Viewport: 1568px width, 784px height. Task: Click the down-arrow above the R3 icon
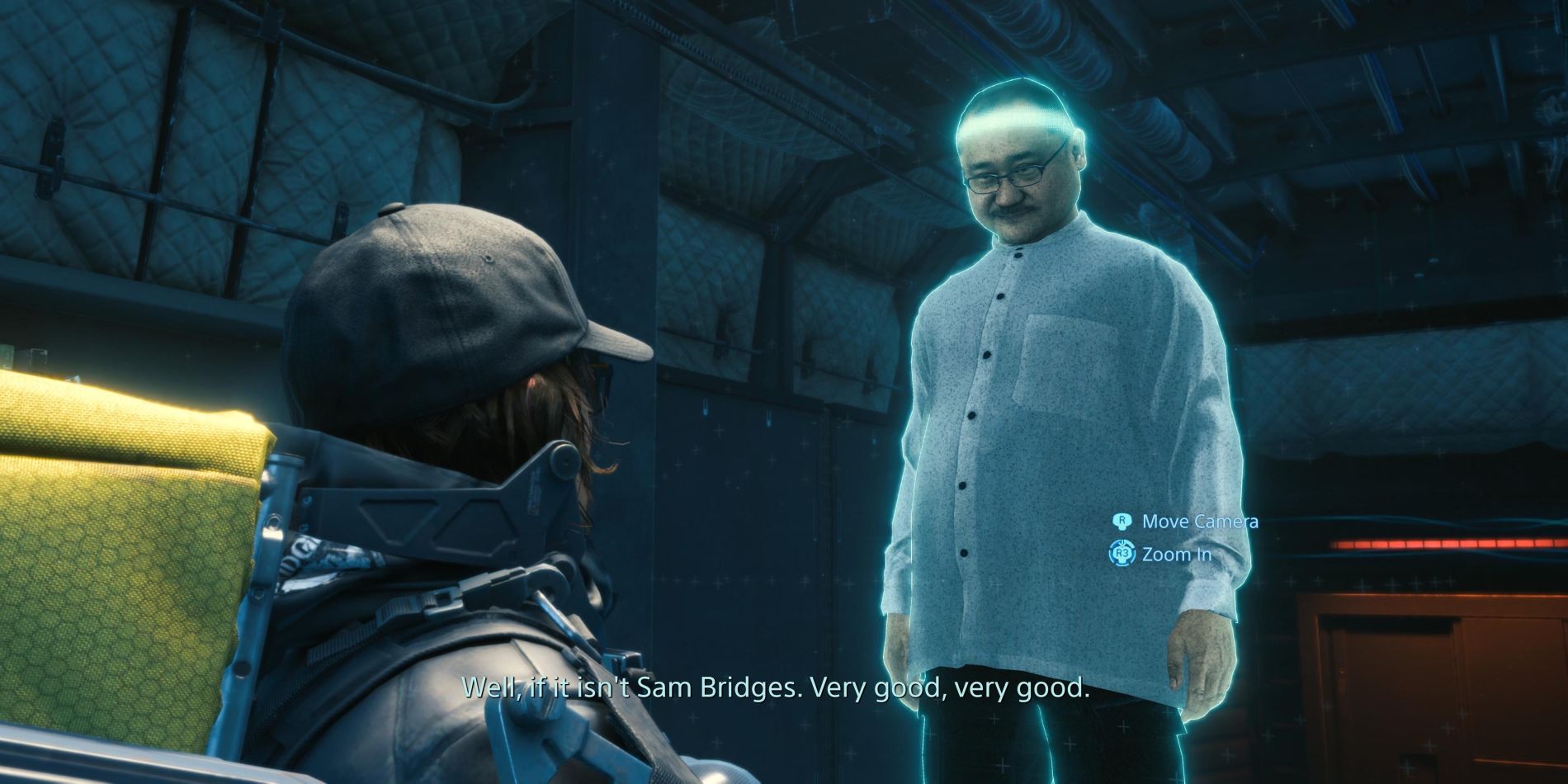pyautogui.click(x=1122, y=543)
